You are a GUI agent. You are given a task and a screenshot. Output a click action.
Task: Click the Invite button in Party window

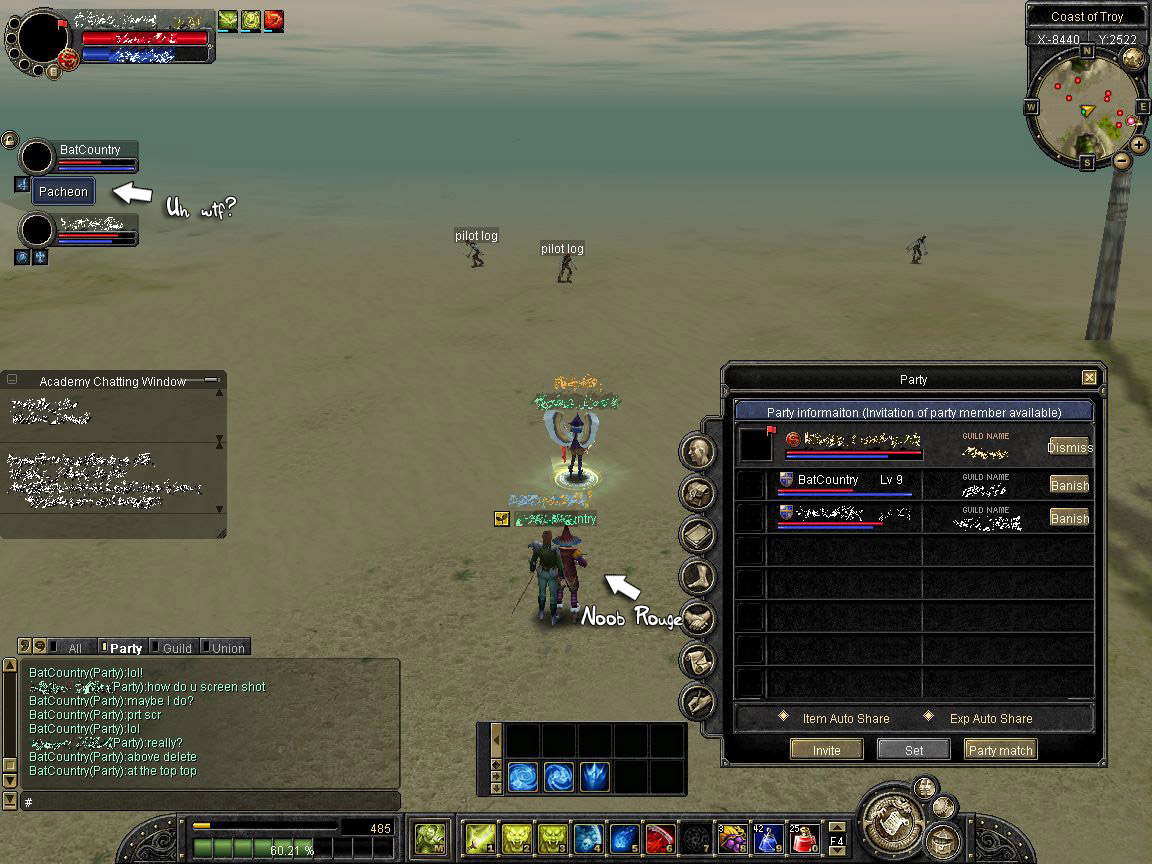[826, 750]
